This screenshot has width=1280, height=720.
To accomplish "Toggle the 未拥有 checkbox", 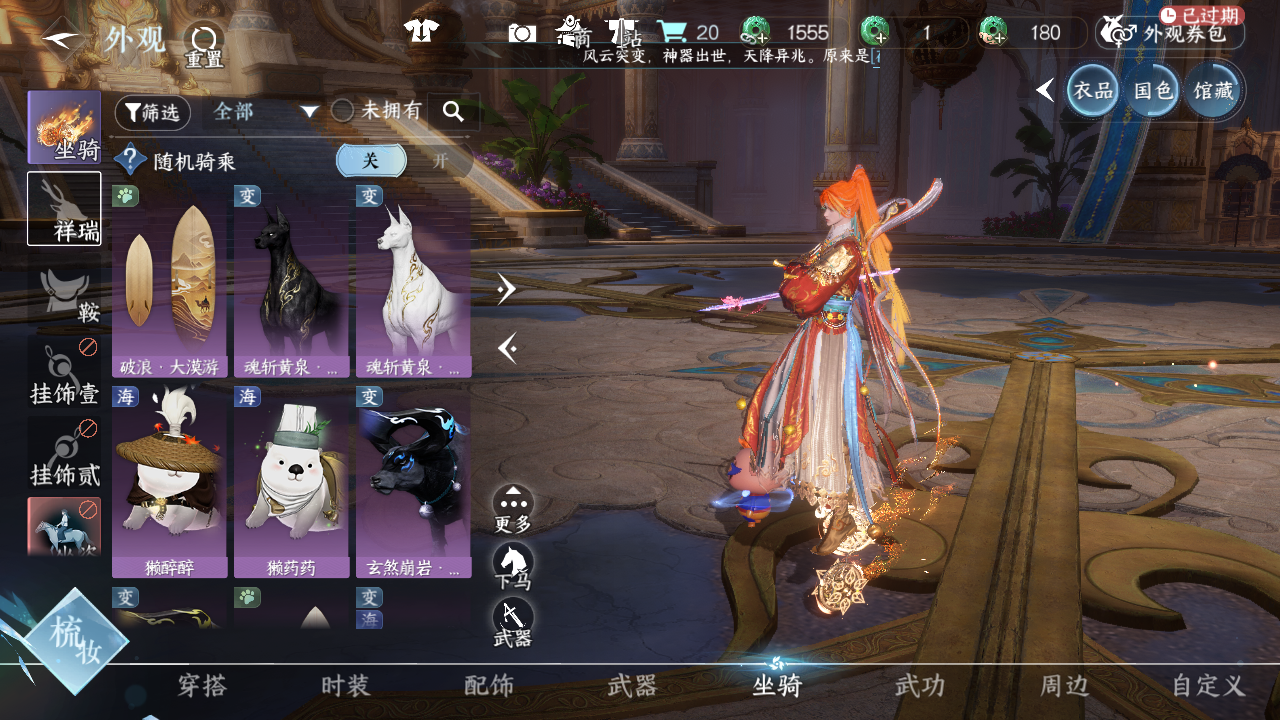I will [x=343, y=111].
